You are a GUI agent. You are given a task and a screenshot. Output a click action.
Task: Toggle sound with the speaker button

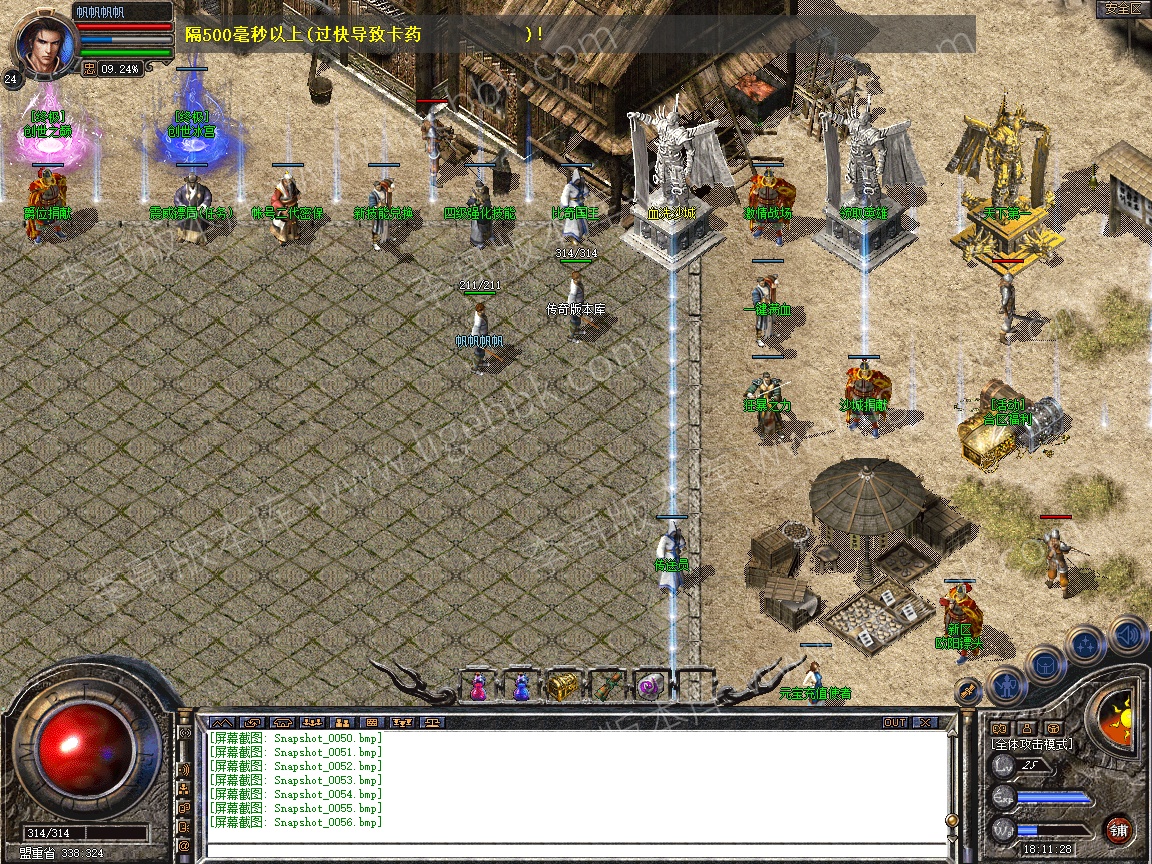1127,634
